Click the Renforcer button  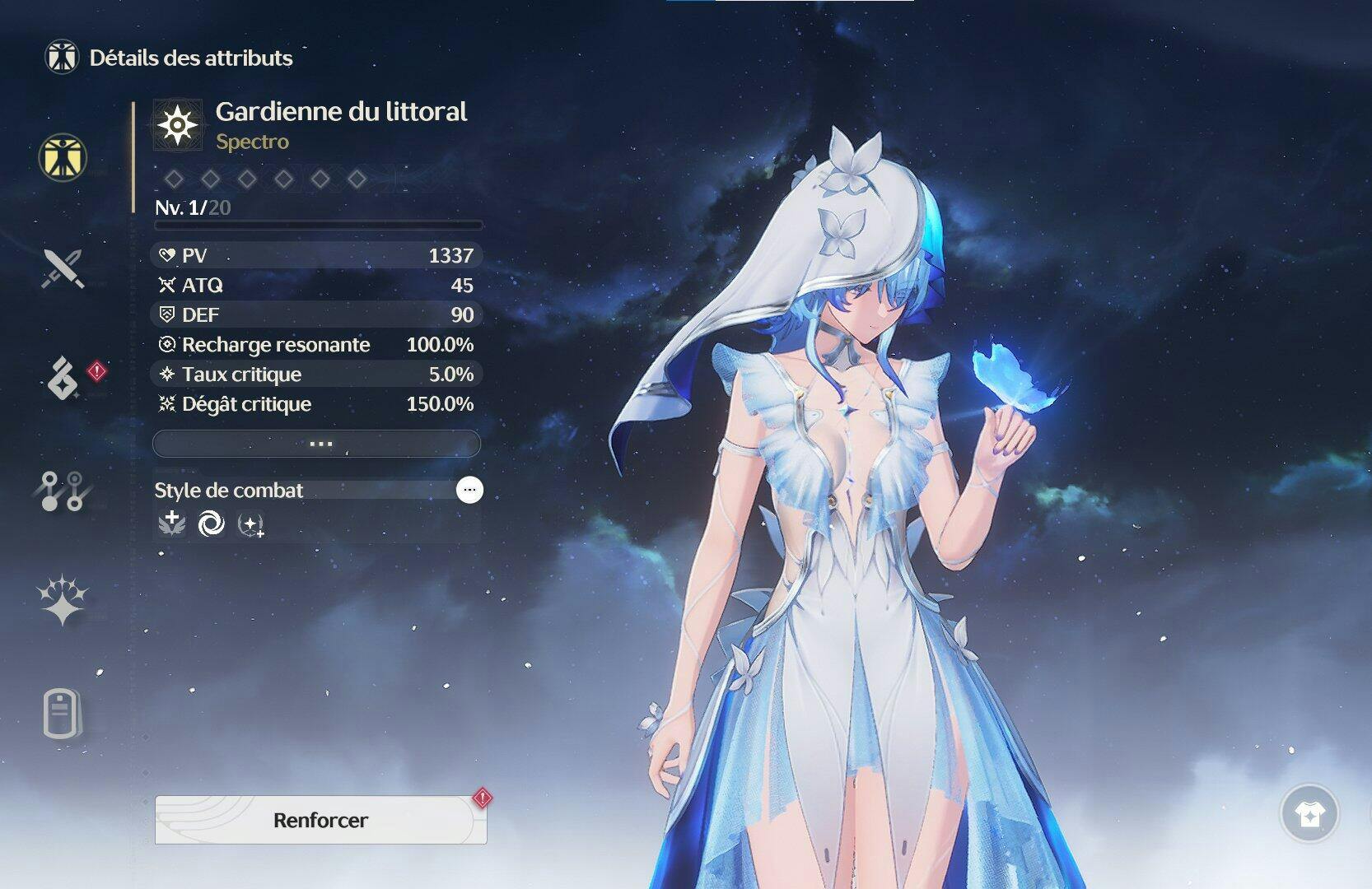[320, 820]
